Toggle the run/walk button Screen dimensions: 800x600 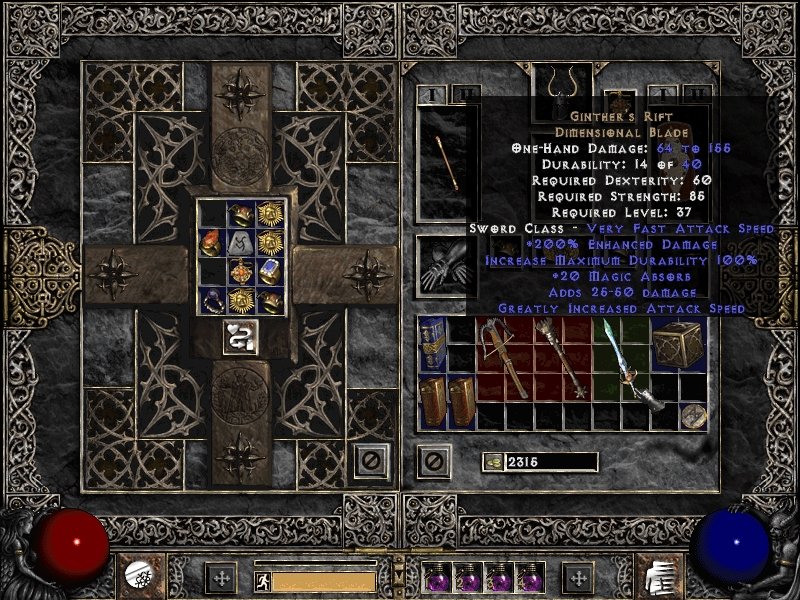tap(261, 579)
